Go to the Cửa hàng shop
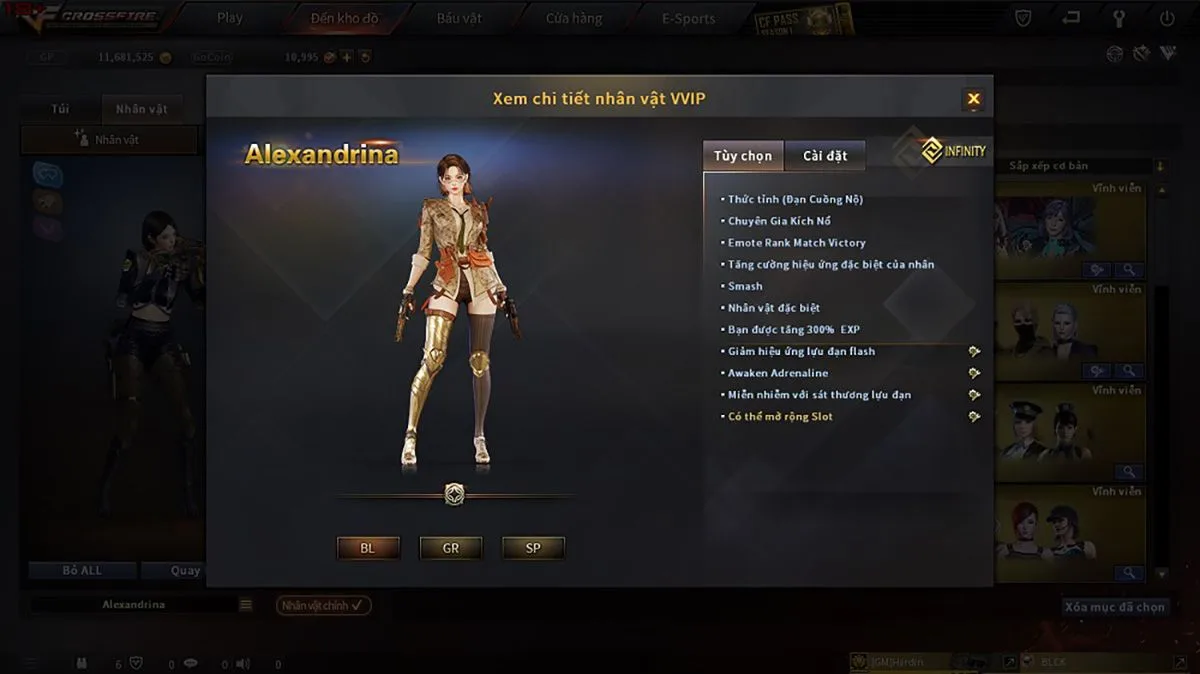 click(x=574, y=18)
